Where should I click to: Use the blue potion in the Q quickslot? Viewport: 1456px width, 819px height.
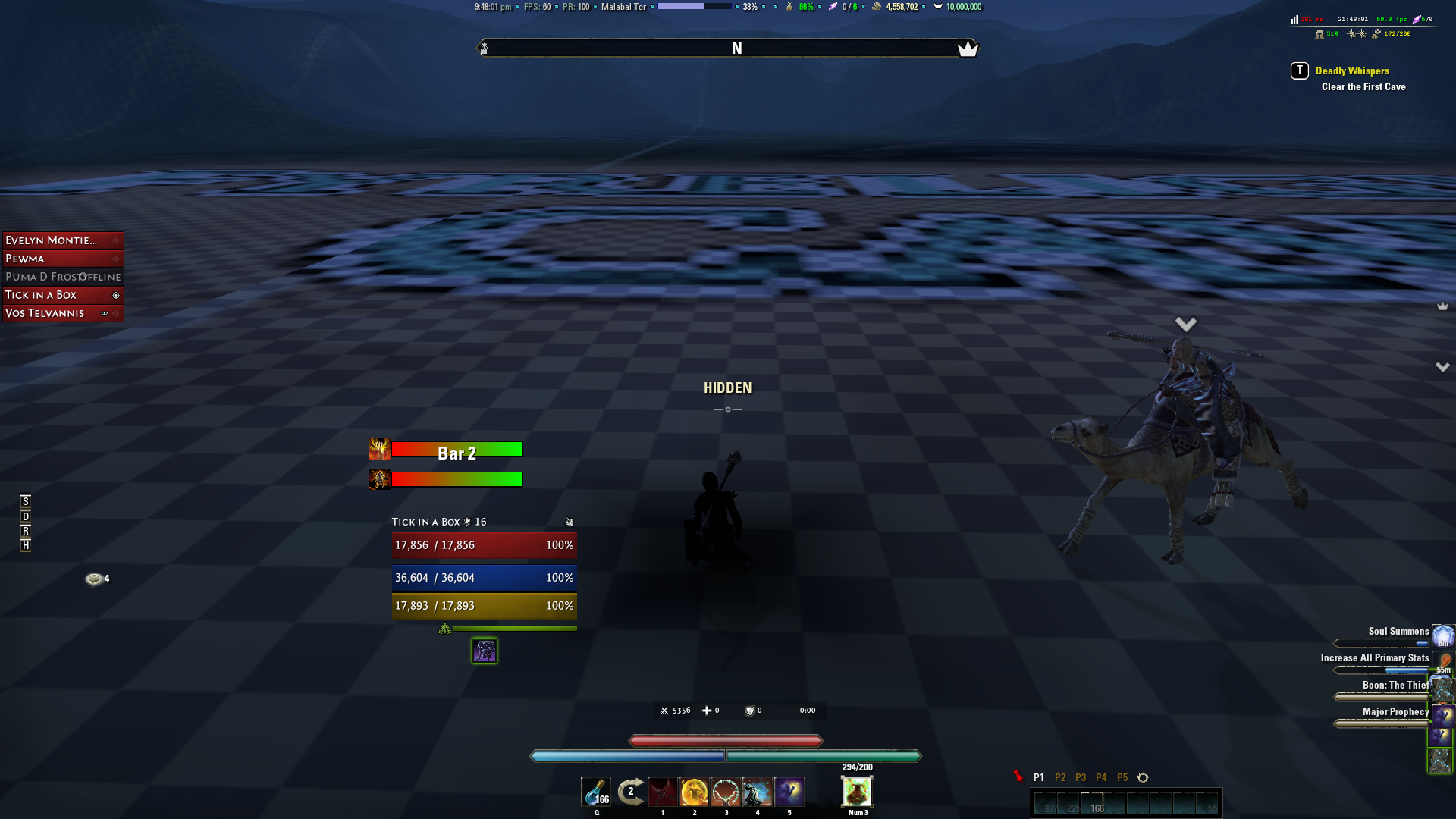596,791
